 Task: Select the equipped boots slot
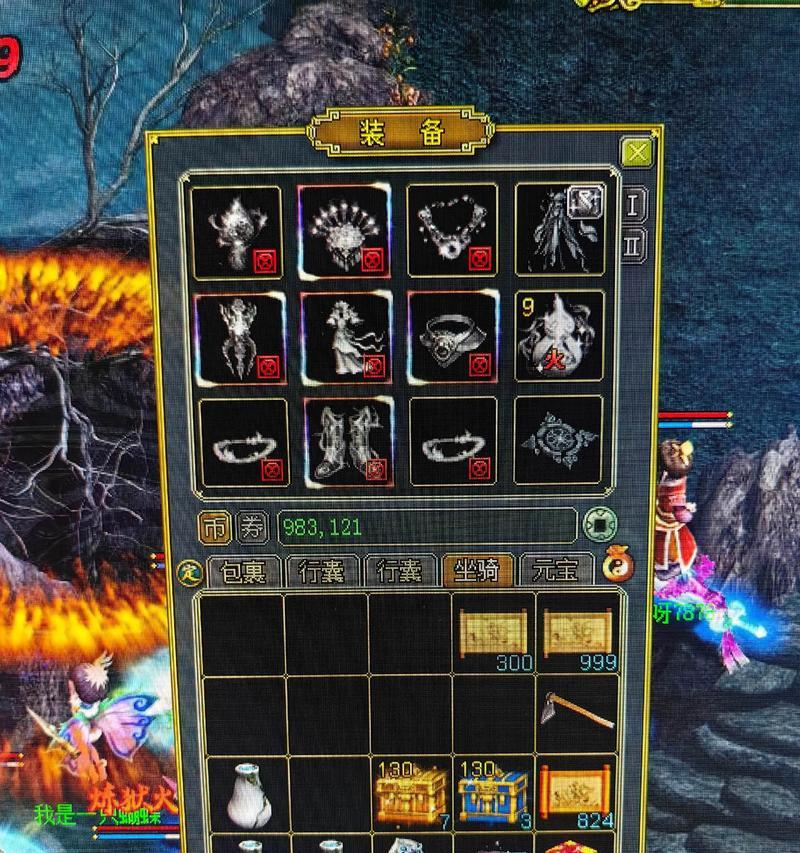click(x=343, y=441)
